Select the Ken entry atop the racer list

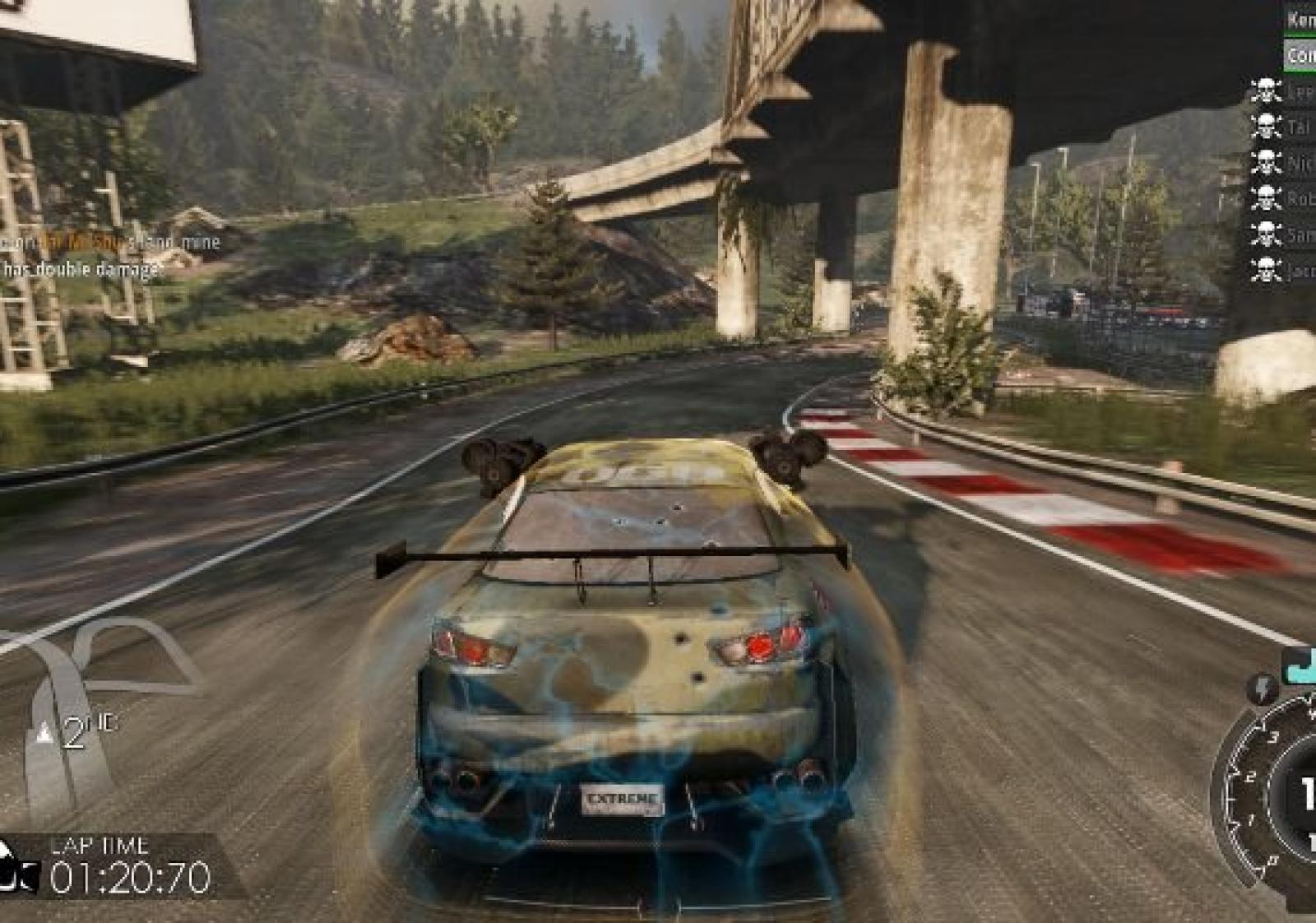point(1300,19)
